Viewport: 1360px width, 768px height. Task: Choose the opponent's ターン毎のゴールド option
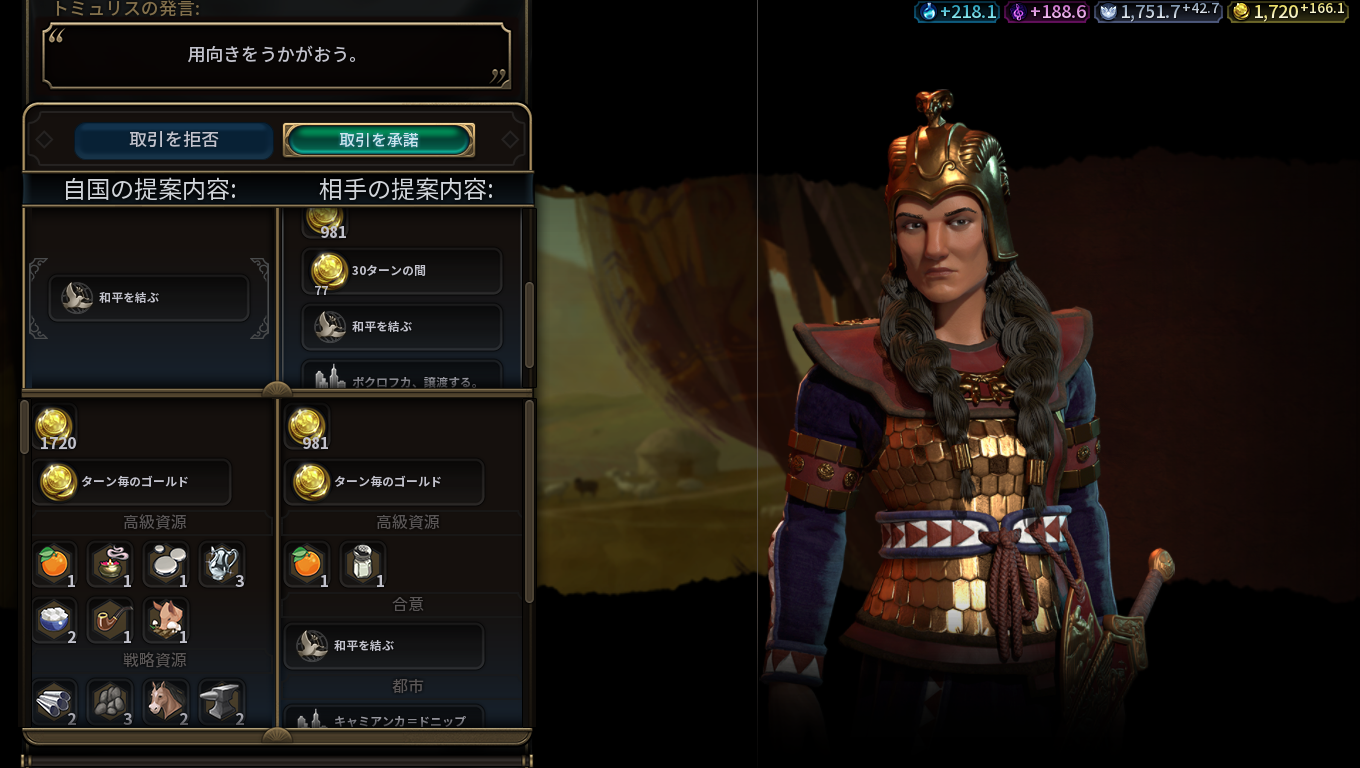384,482
